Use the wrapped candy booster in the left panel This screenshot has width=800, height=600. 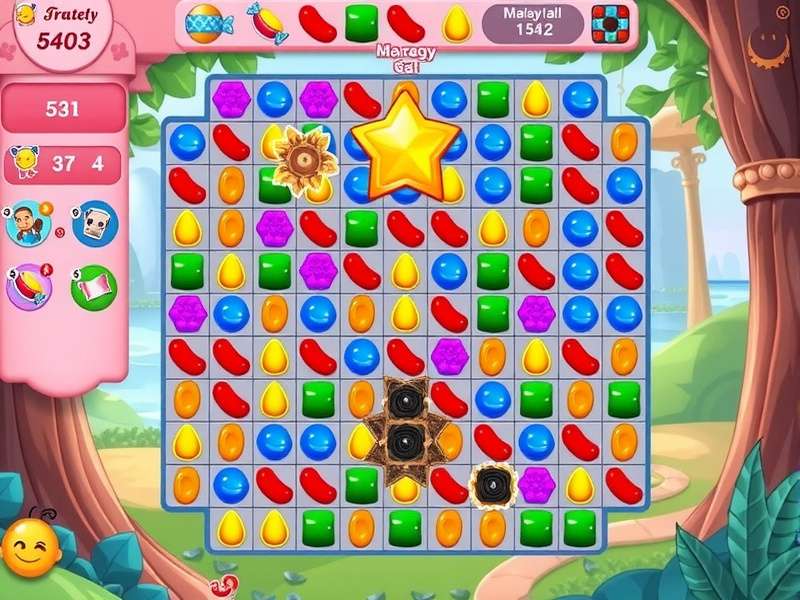29,288
